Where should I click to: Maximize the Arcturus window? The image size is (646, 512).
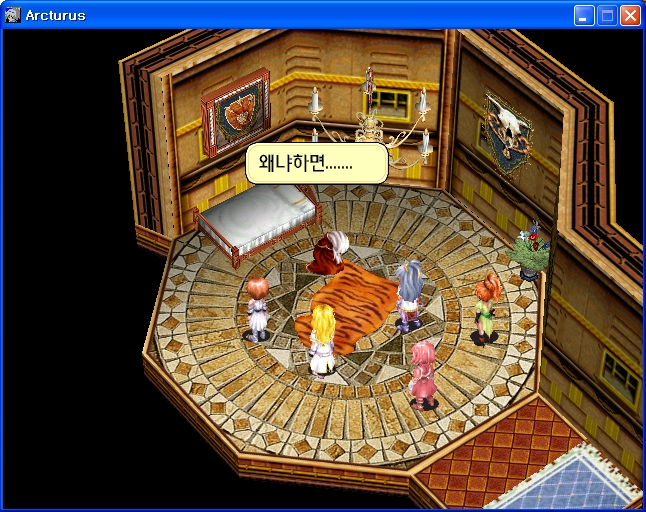point(607,15)
